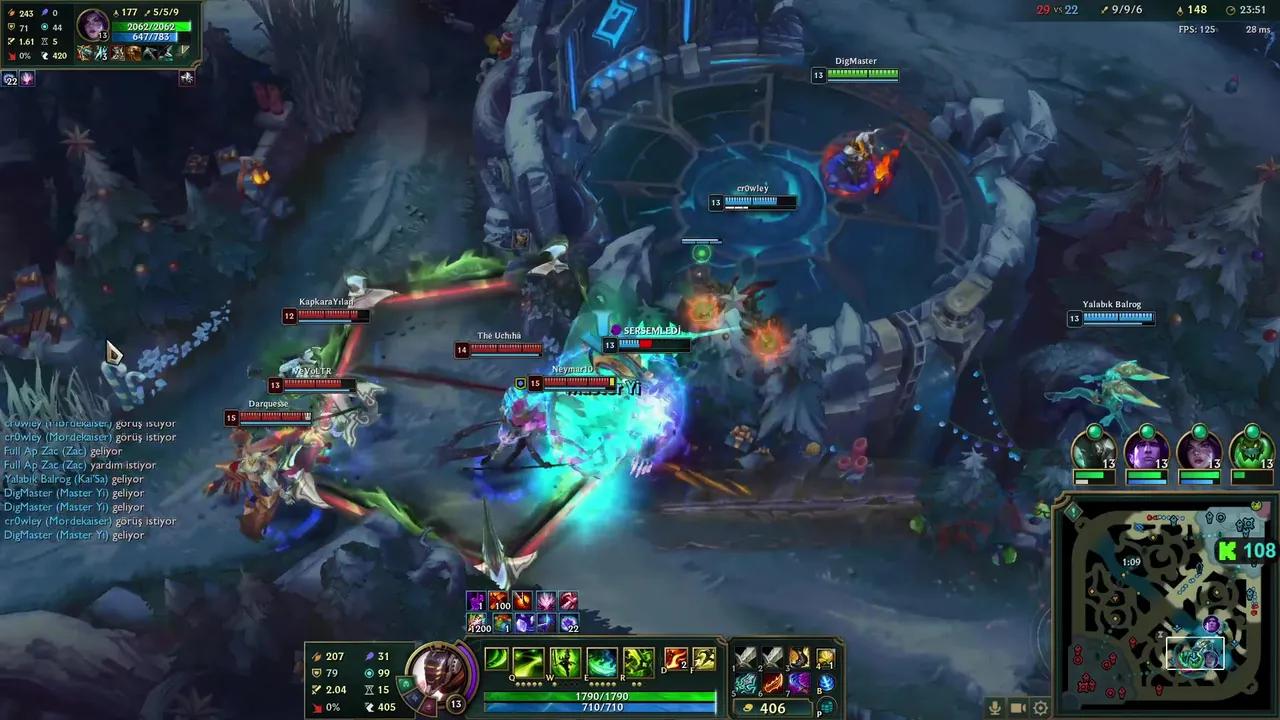Toggle the camera icon next to settings
The image size is (1280, 720).
pyautogui.click(x=1017, y=707)
